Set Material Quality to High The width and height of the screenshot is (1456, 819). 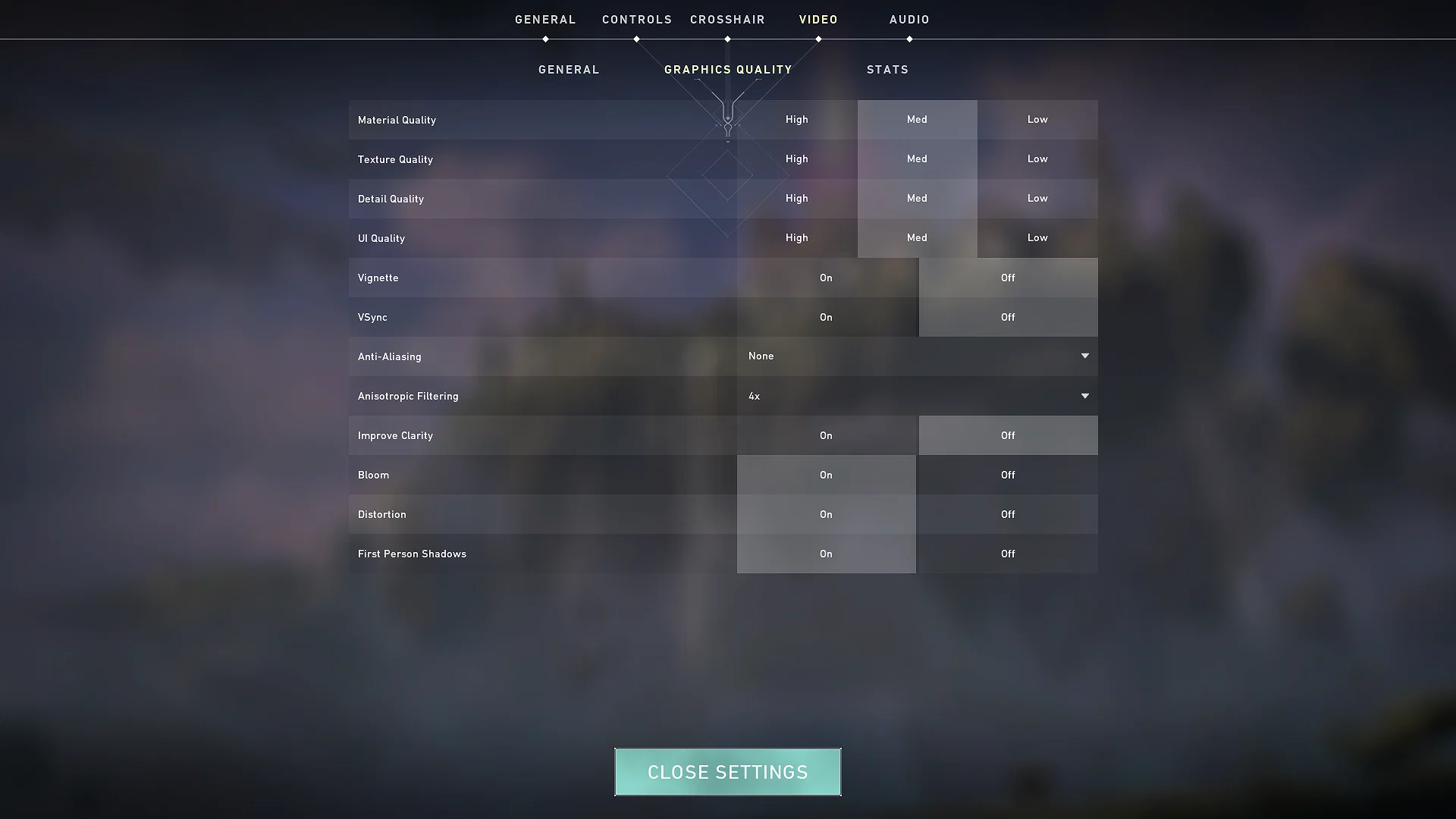click(796, 119)
